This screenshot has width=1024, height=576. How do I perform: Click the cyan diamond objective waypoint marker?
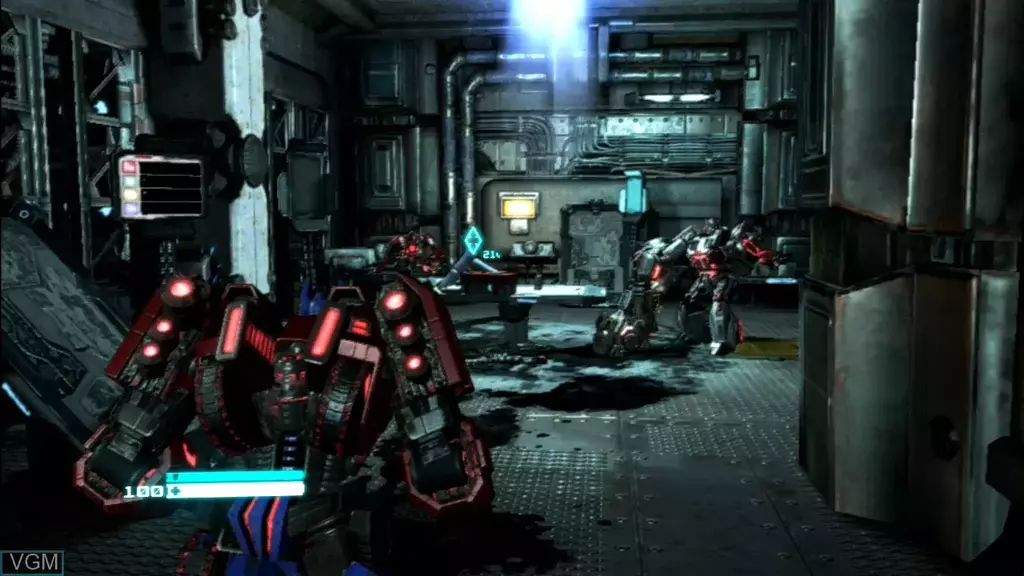pyautogui.click(x=472, y=241)
